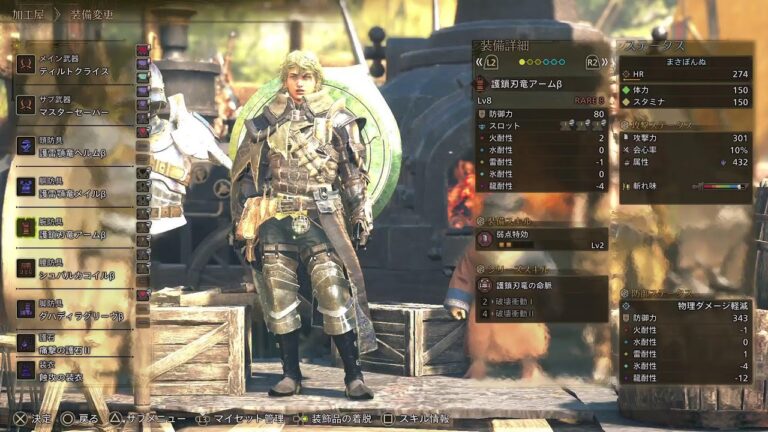
Task: Select the 弱点特効 equipment skill entry
Action: (540, 238)
